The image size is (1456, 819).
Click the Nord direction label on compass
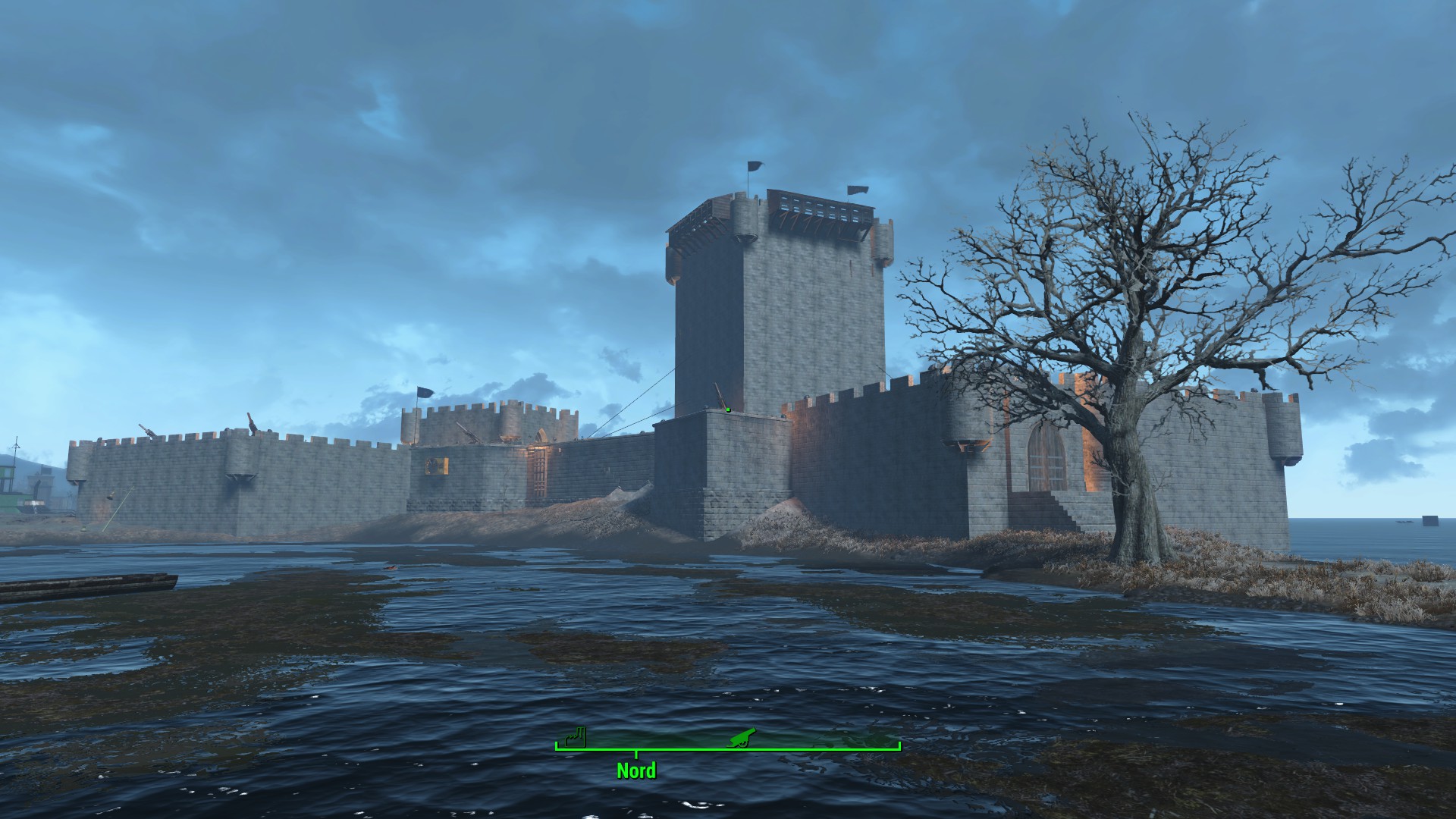[635, 771]
